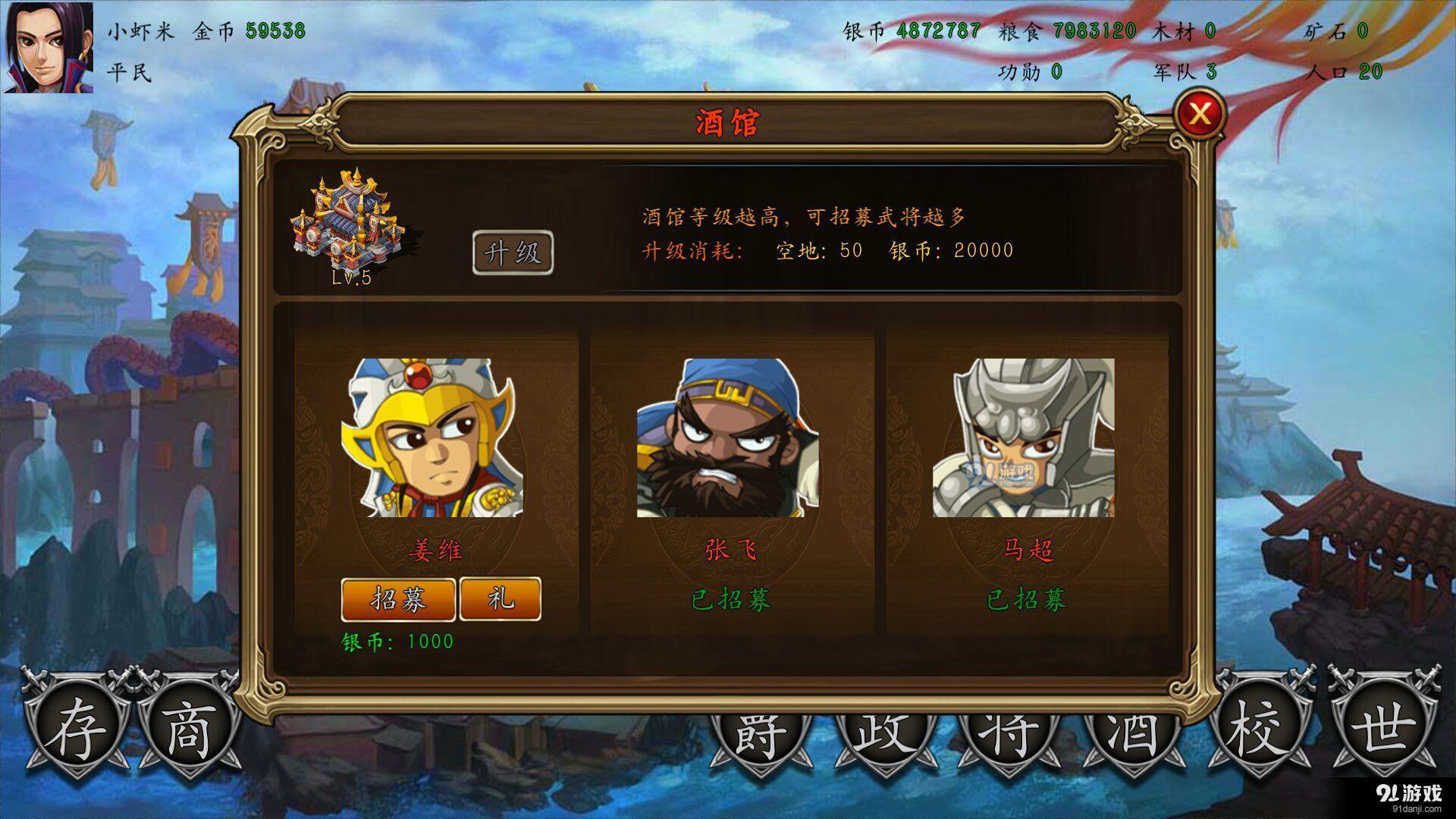Select the 马超 character portrait
The height and width of the screenshot is (819, 1456).
[1024, 440]
